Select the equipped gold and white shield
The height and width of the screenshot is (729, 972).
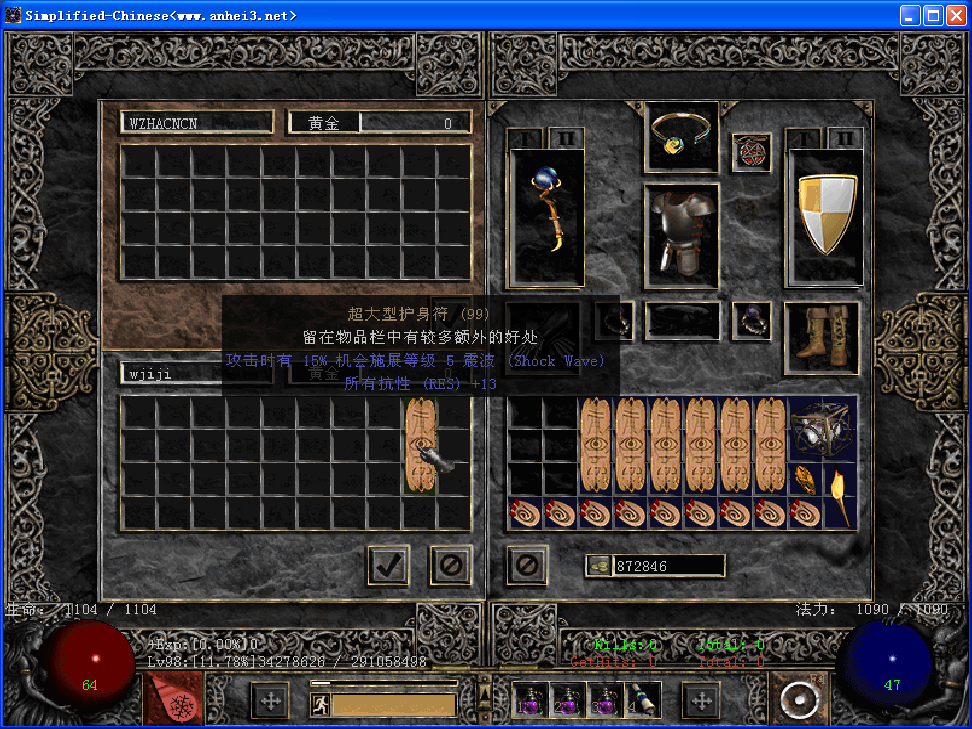[x=824, y=216]
